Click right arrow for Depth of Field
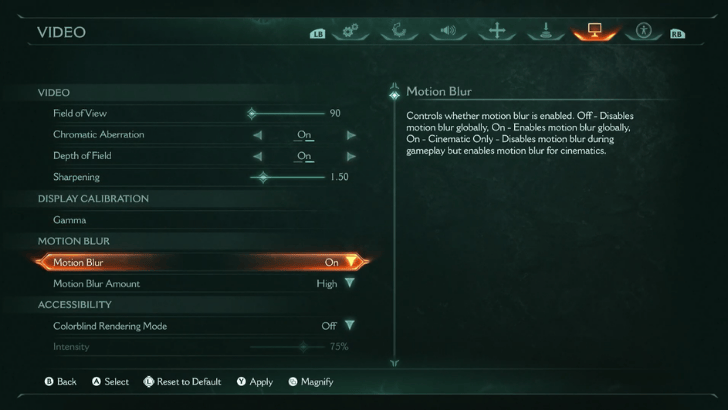The width and height of the screenshot is (728, 410). pyautogui.click(x=351, y=156)
